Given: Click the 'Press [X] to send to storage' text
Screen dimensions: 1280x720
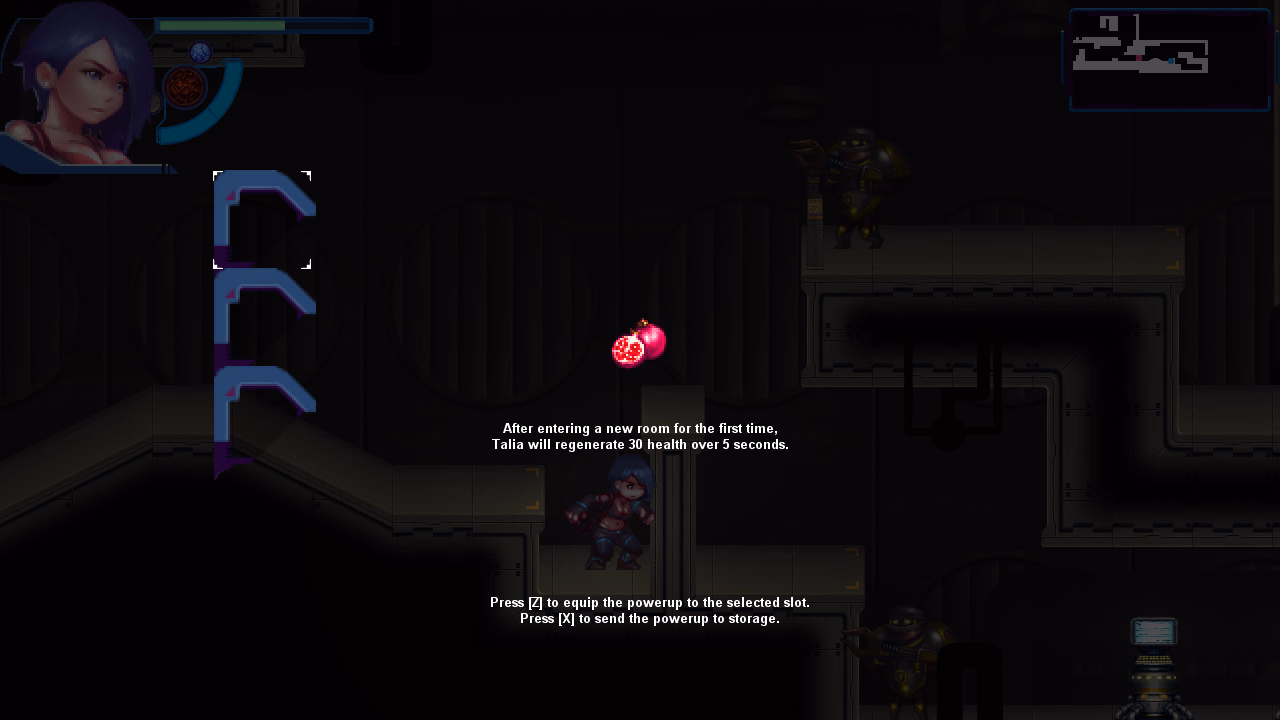Looking at the screenshot, I should click(x=648, y=618).
